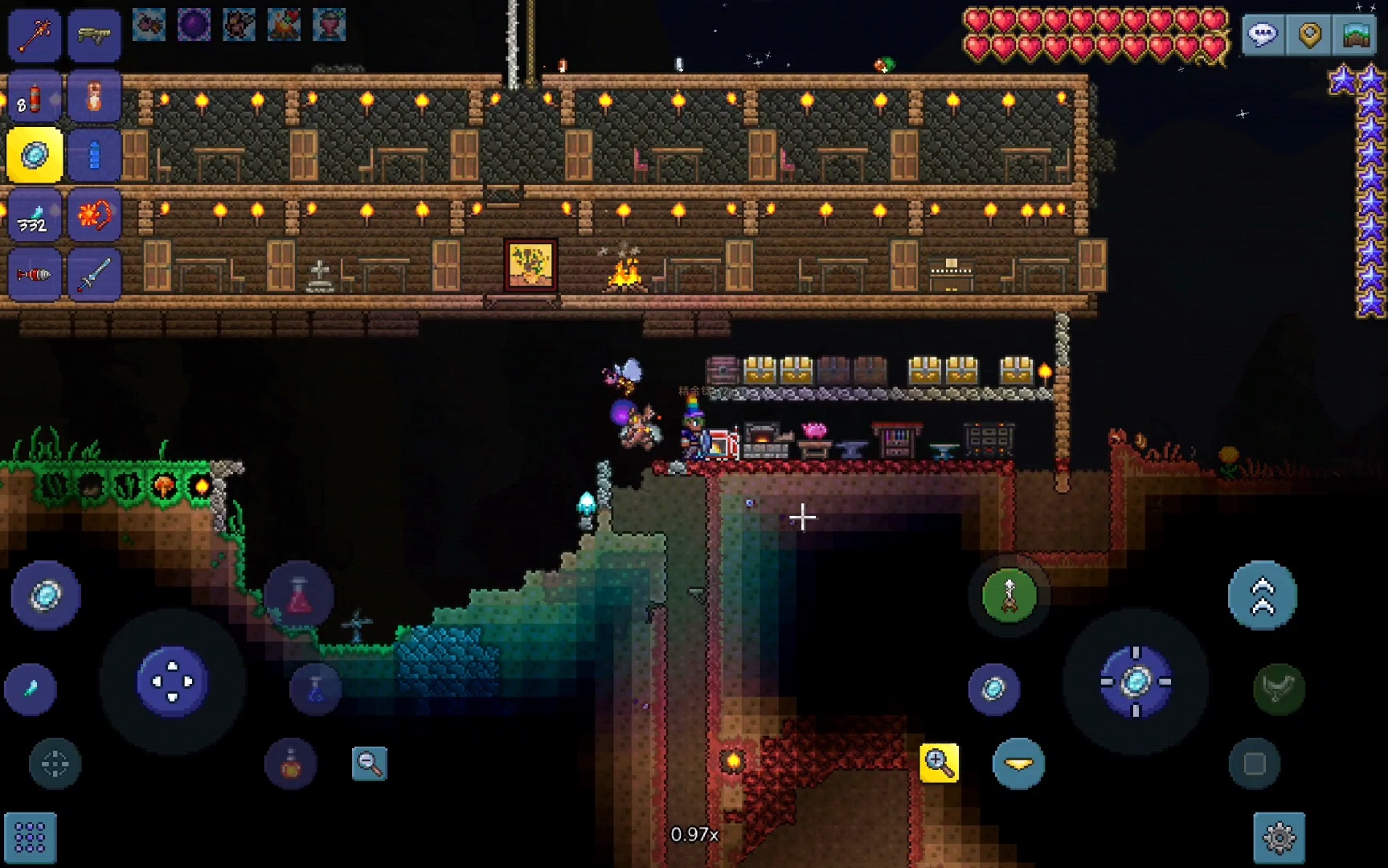Viewport: 1388px width, 868px height.
Task: Zoom in with the yellow plus magnifier
Action: pos(939,763)
